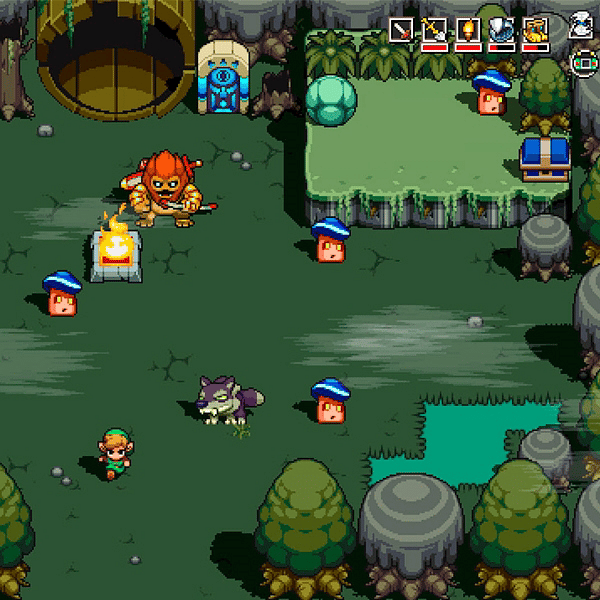Activate the torch item slot

468,30
